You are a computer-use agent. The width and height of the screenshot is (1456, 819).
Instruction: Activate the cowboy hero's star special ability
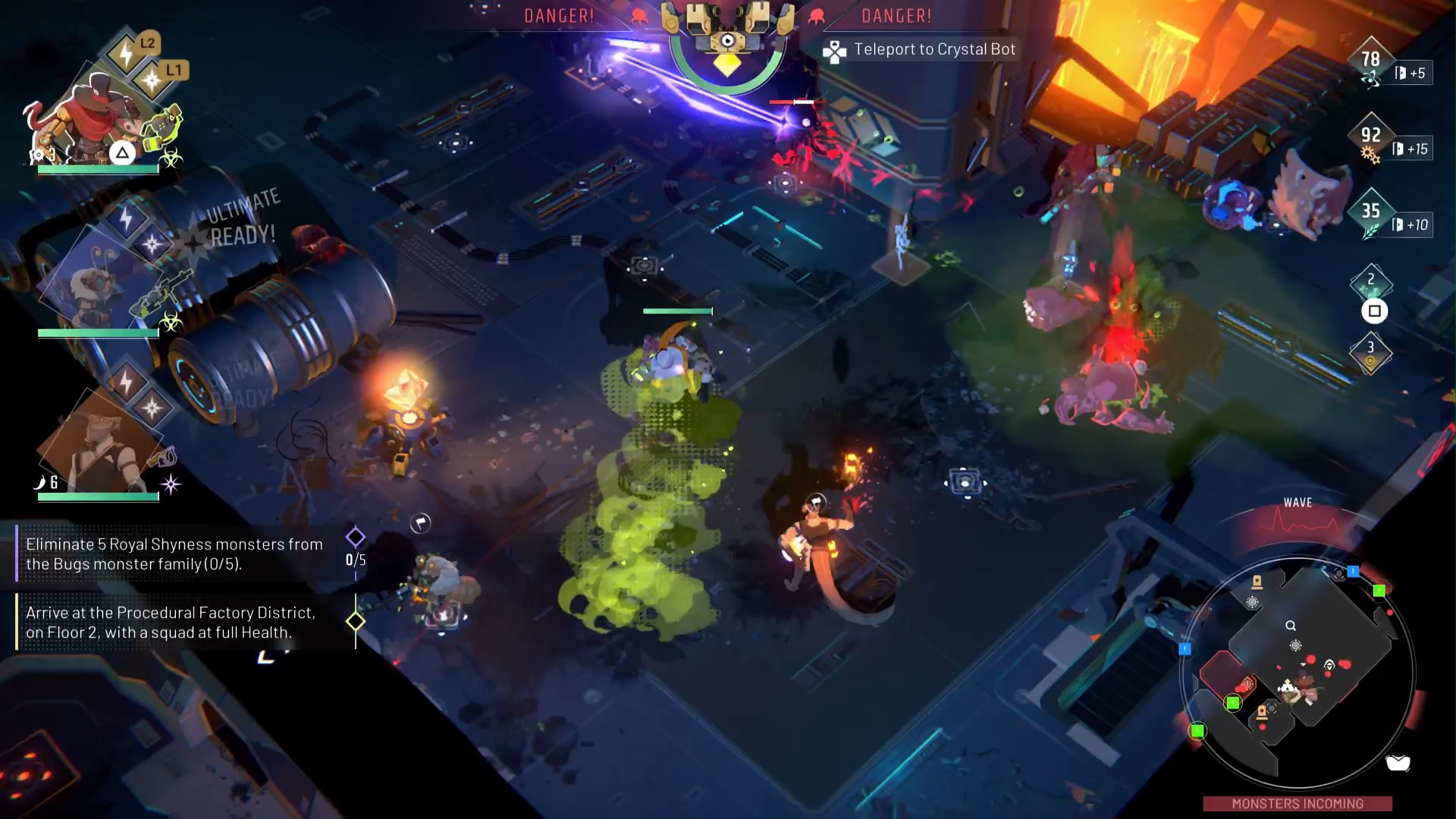tap(152, 80)
